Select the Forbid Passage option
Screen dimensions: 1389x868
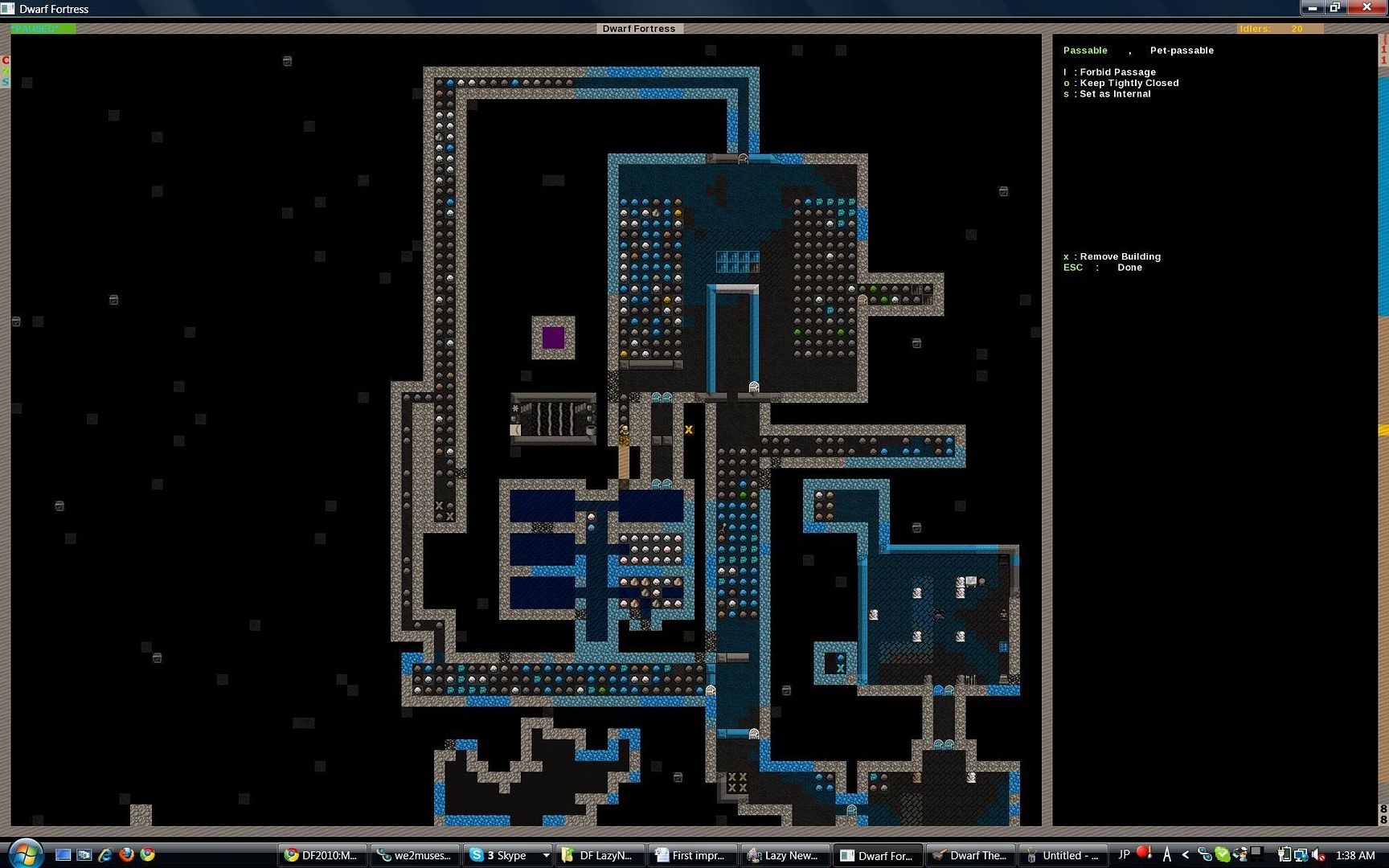coord(1117,72)
